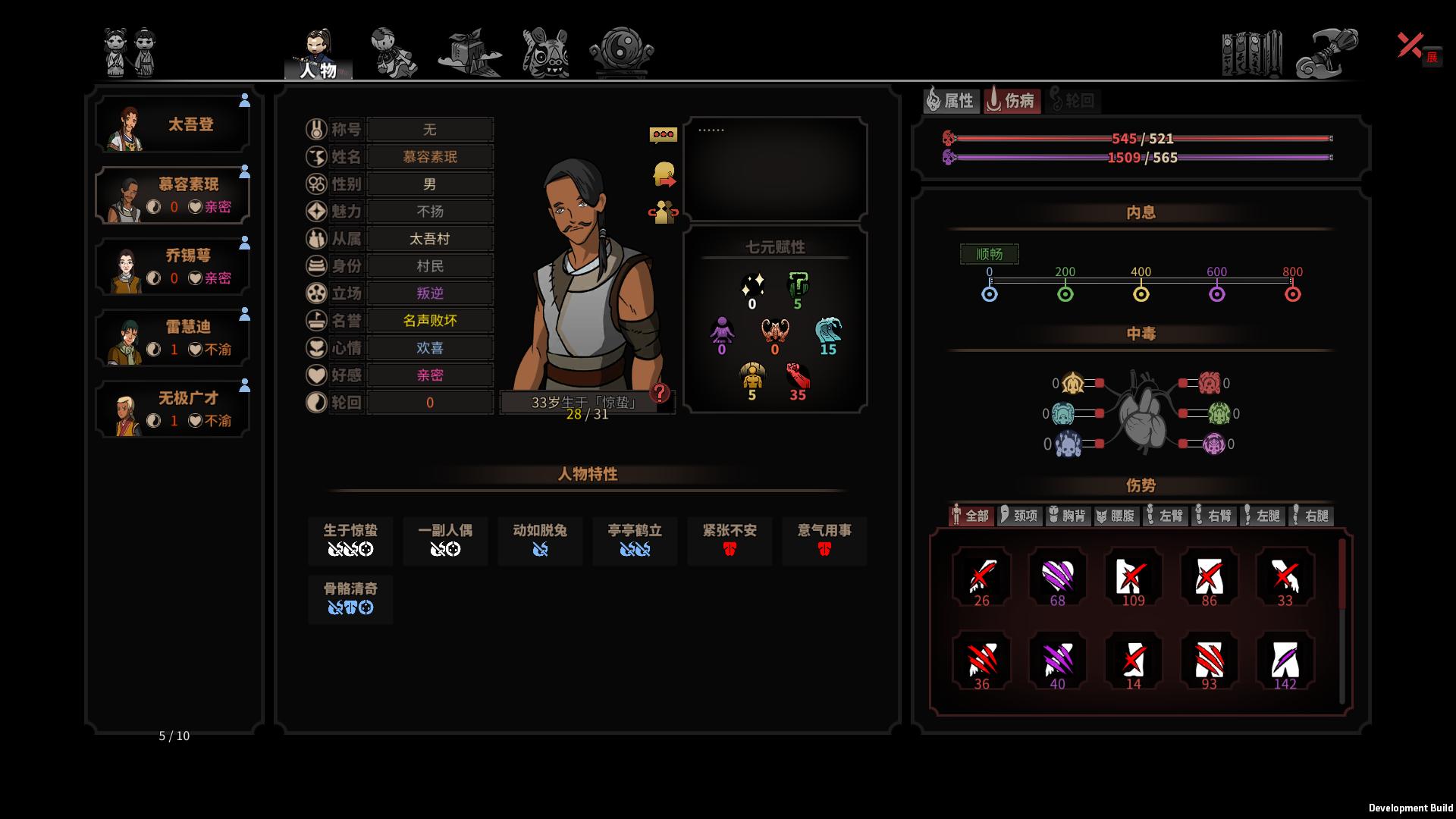Select party member 雷慧迪
Image resolution: width=1456 pixels, height=819 pixels.
(x=173, y=338)
